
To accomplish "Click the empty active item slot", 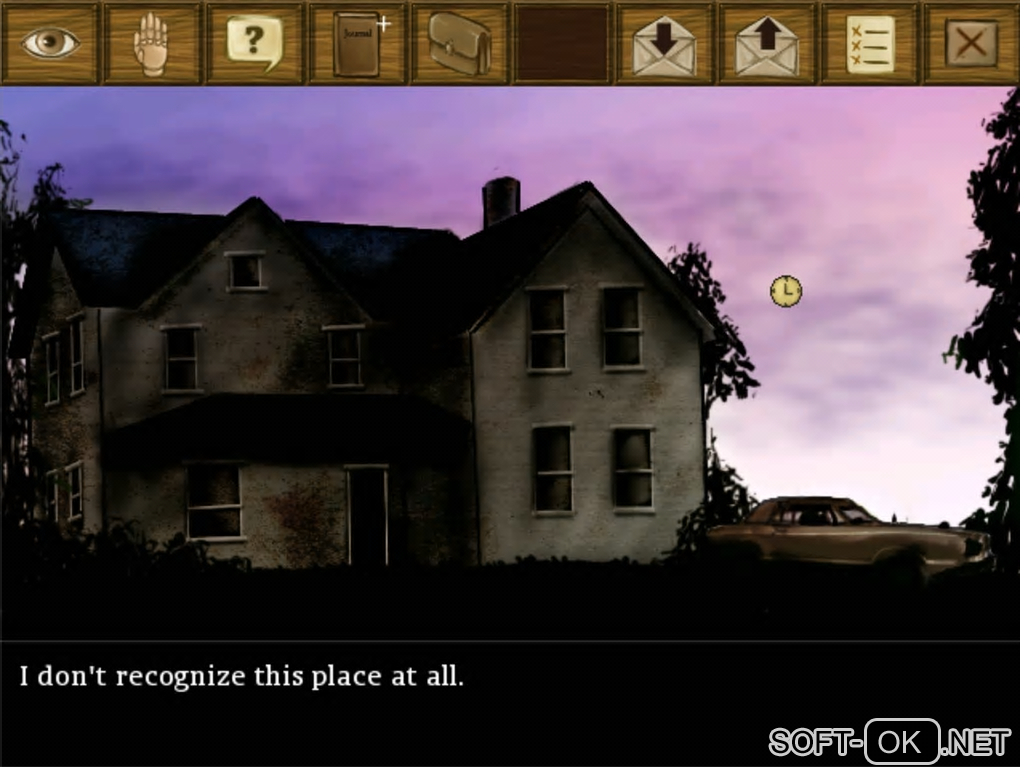I will tap(561, 43).
